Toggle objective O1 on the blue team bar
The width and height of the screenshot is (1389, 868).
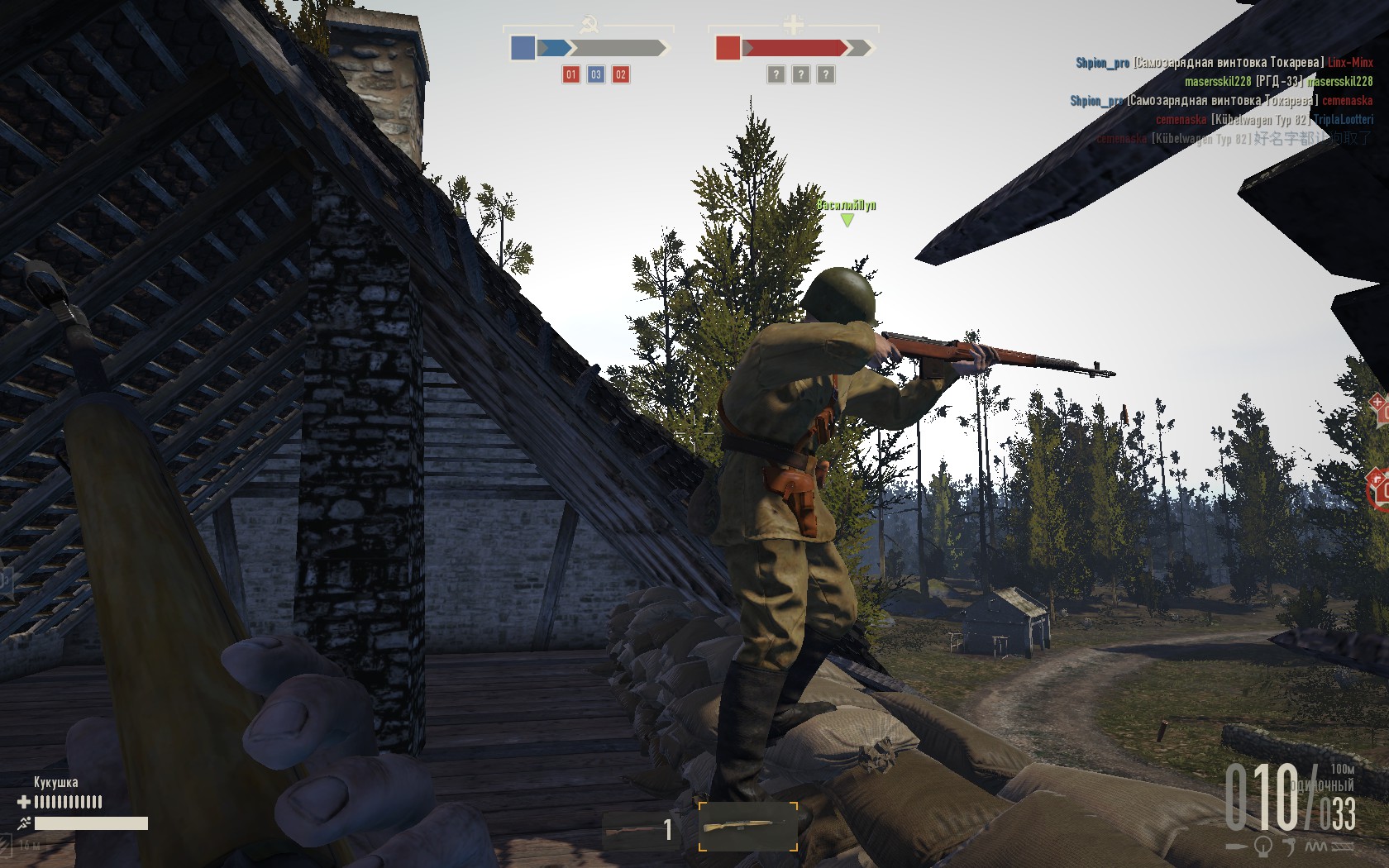(x=570, y=74)
